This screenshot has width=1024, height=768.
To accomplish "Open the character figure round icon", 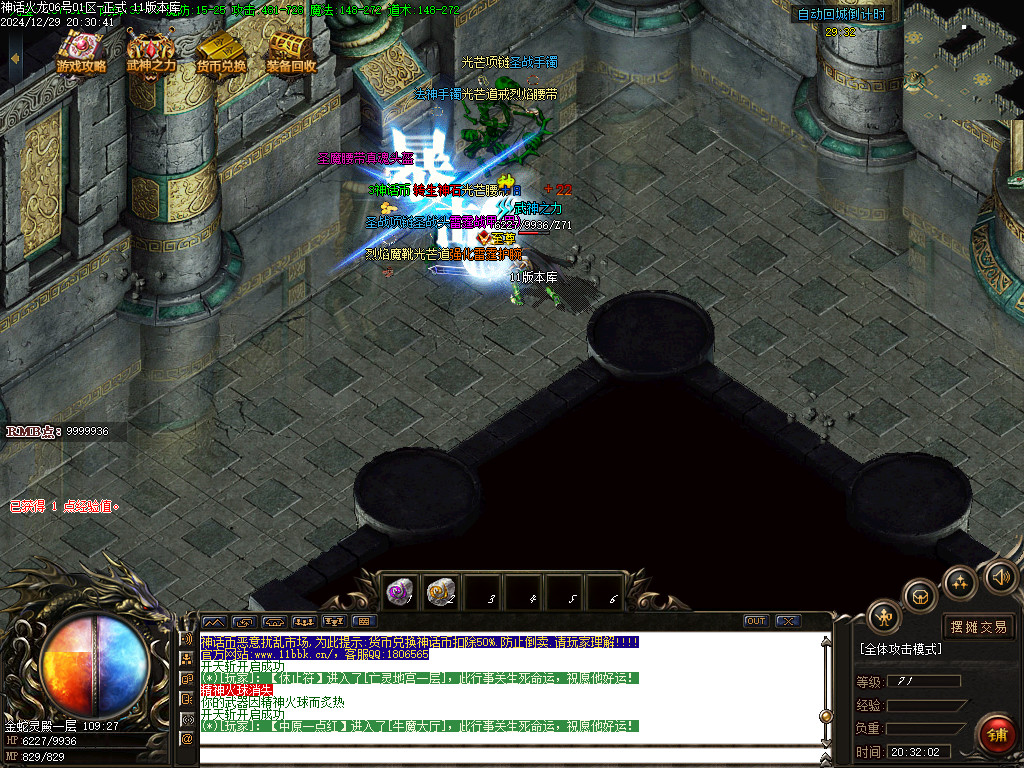I will coord(884,617).
